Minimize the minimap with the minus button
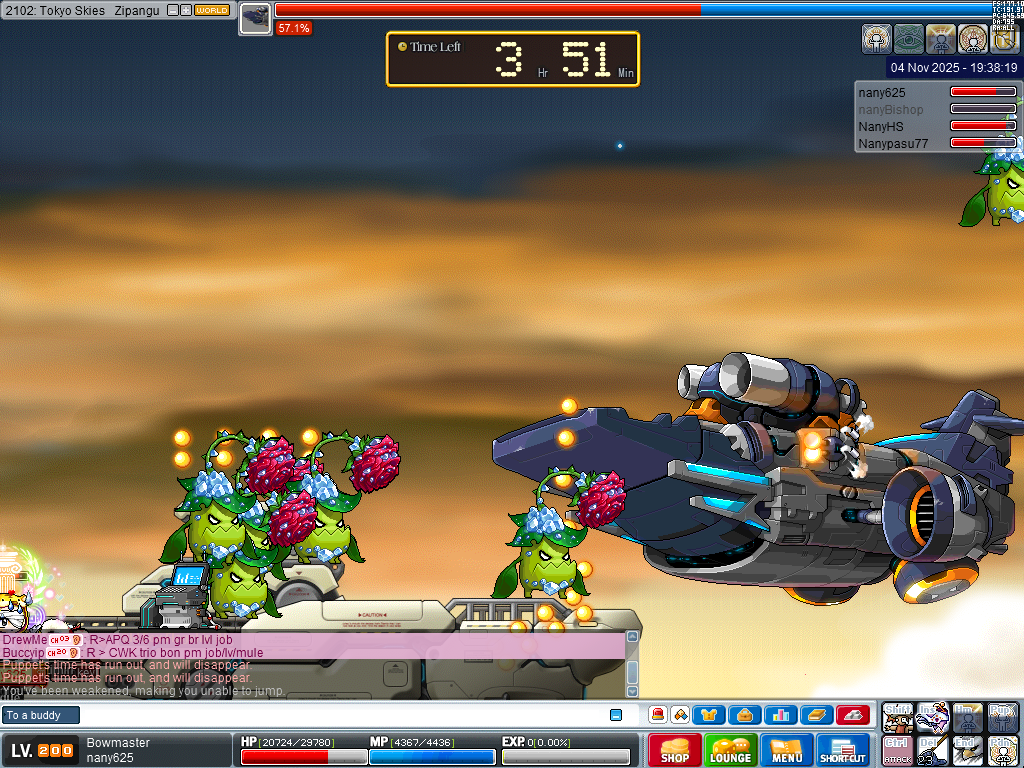The height and width of the screenshot is (768, 1024). [172, 10]
